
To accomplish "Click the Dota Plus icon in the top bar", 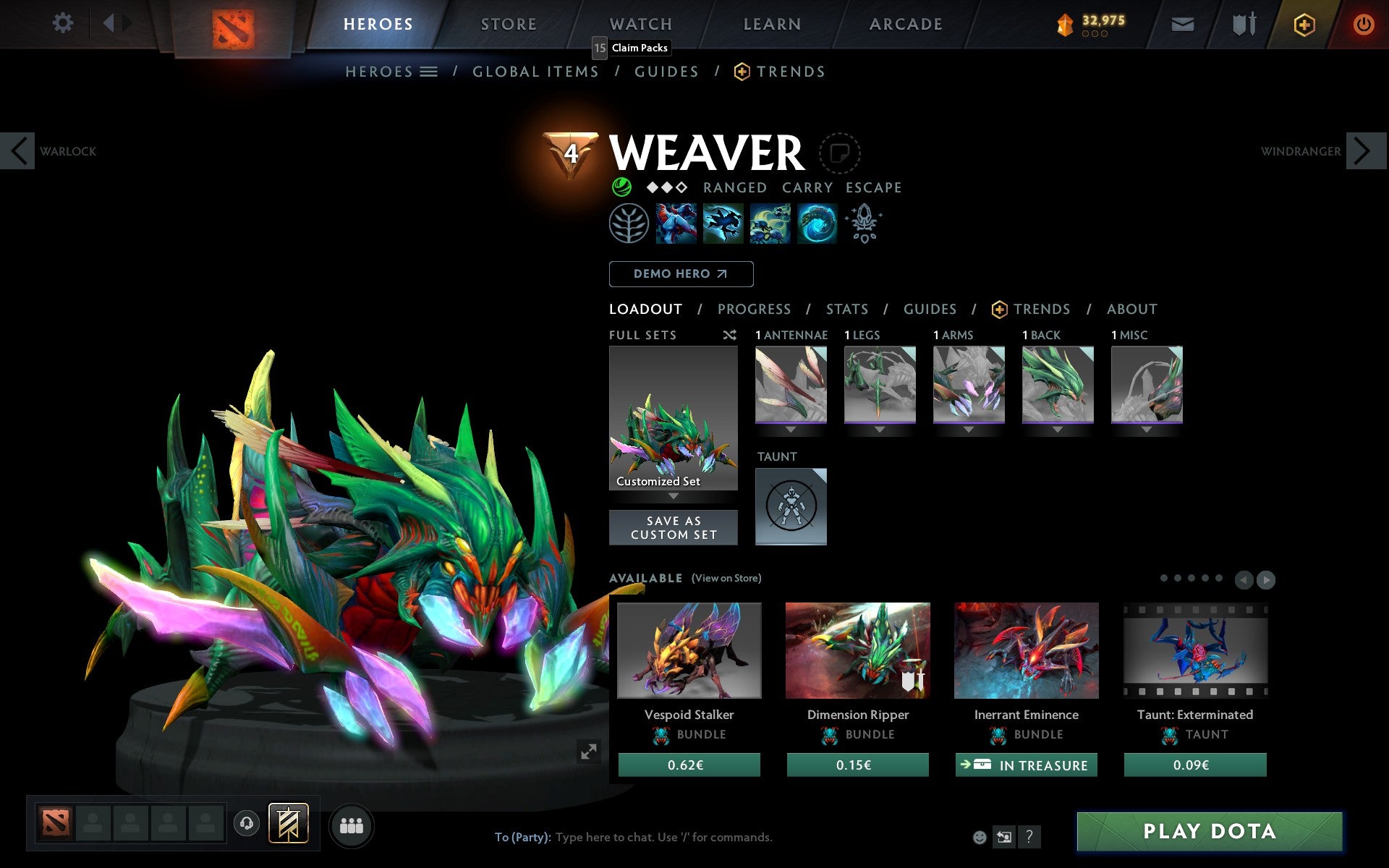I will (x=1303, y=23).
